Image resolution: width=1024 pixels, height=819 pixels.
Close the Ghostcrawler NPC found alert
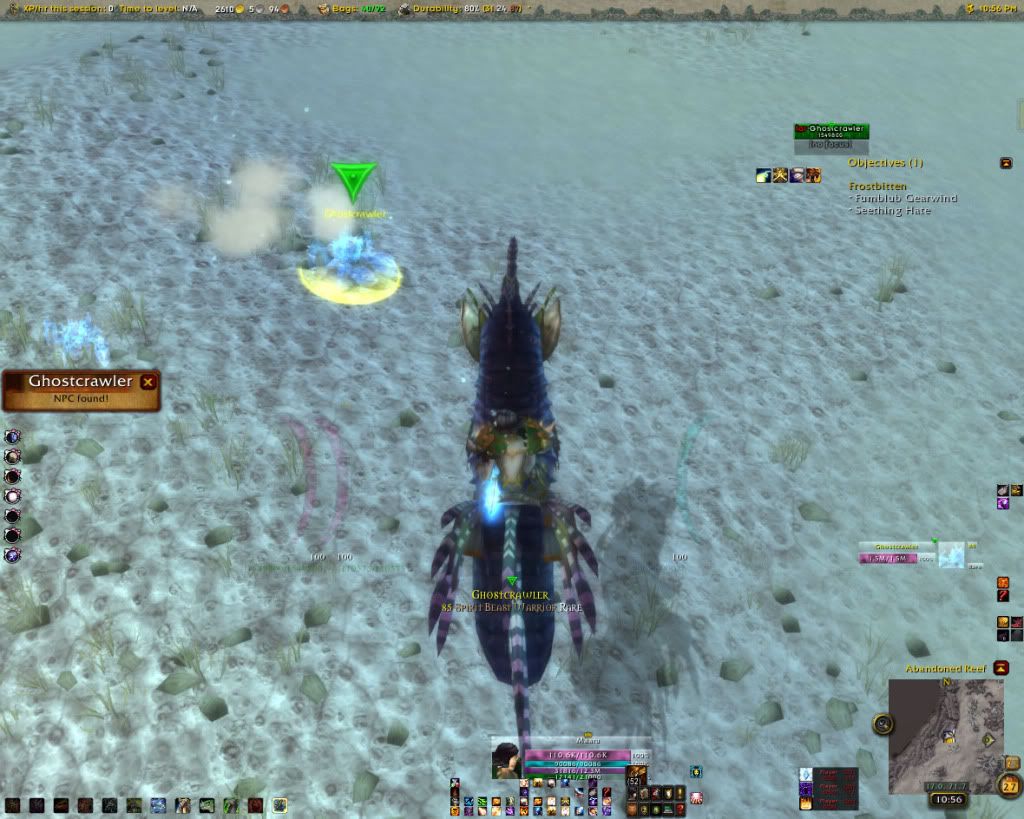[x=148, y=381]
